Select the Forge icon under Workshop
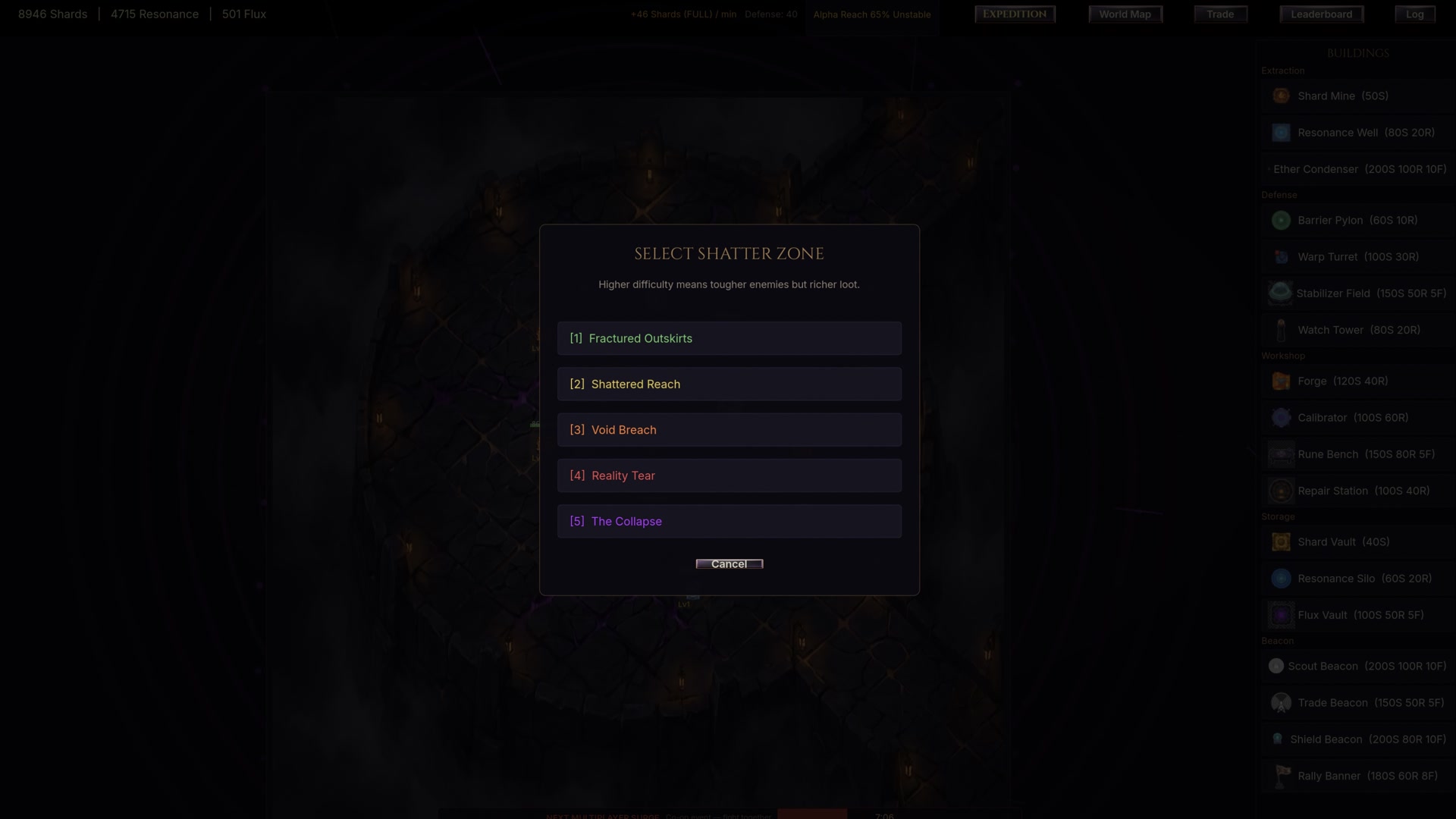The image size is (1456, 819). 1282,381
